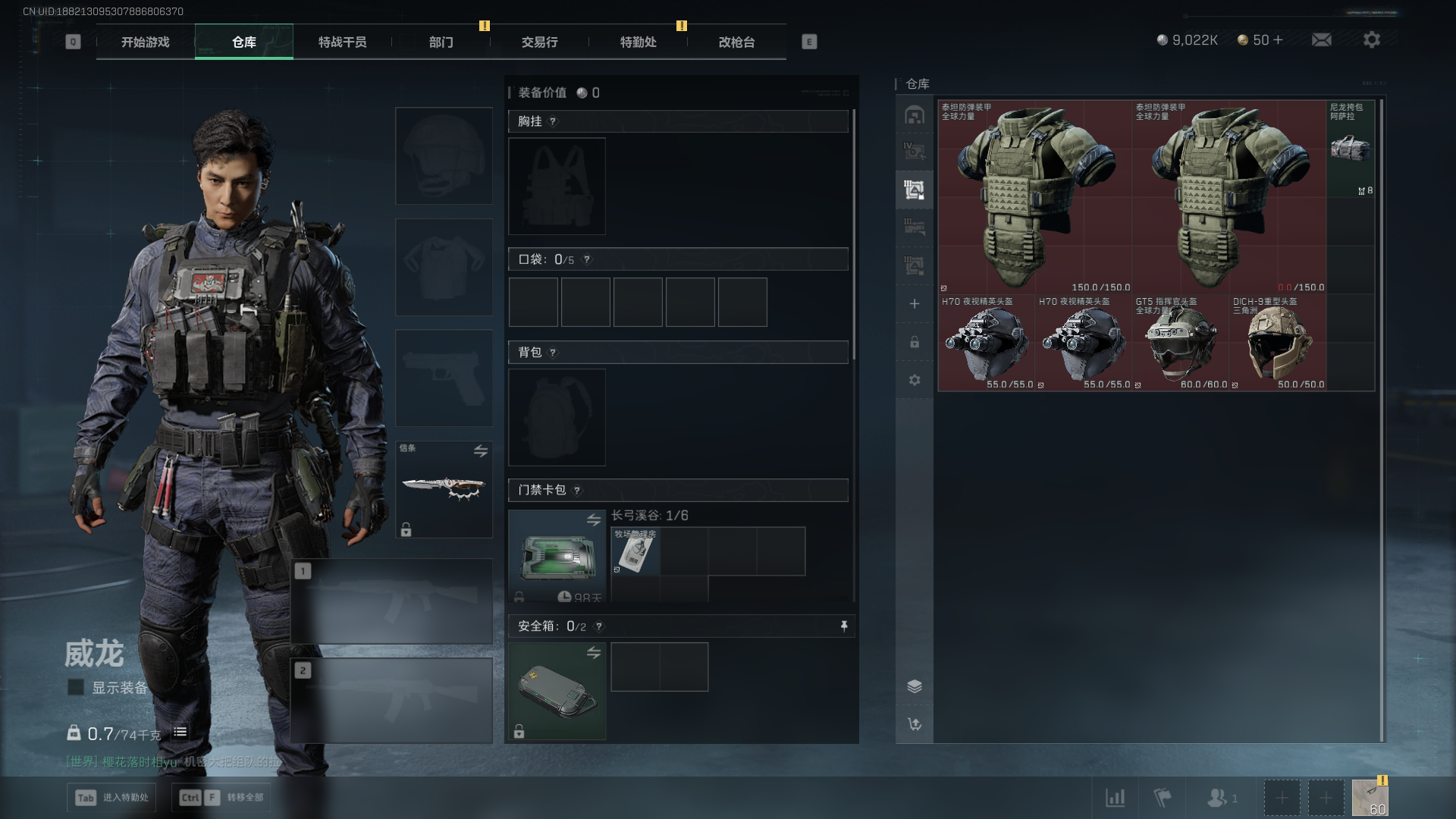Select the 特勤处 tab
The image size is (1456, 819).
pyautogui.click(x=638, y=42)
